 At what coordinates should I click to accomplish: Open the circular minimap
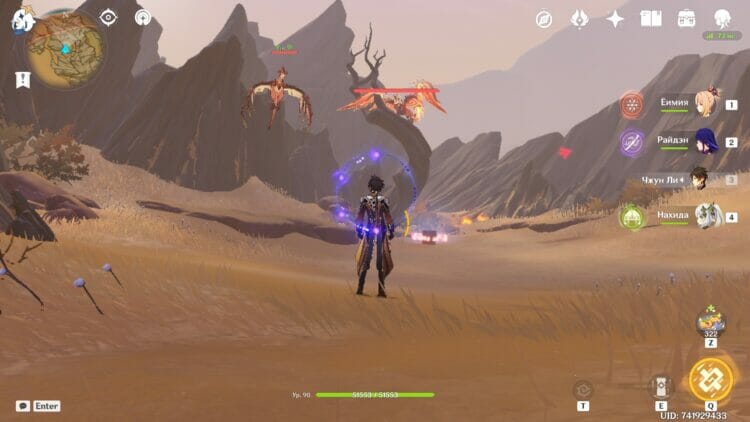[x=65, y=50]
